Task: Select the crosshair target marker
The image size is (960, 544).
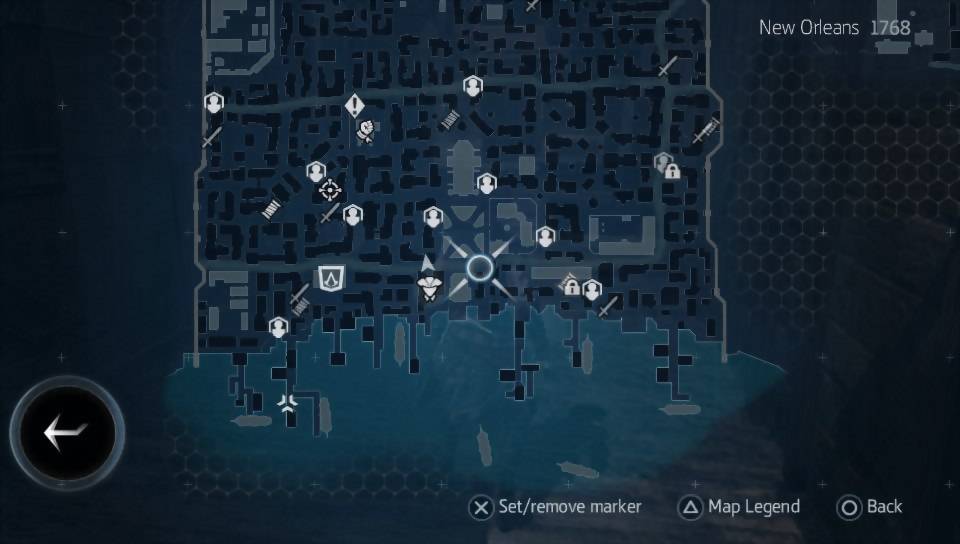Action: [x=330, y=190]
